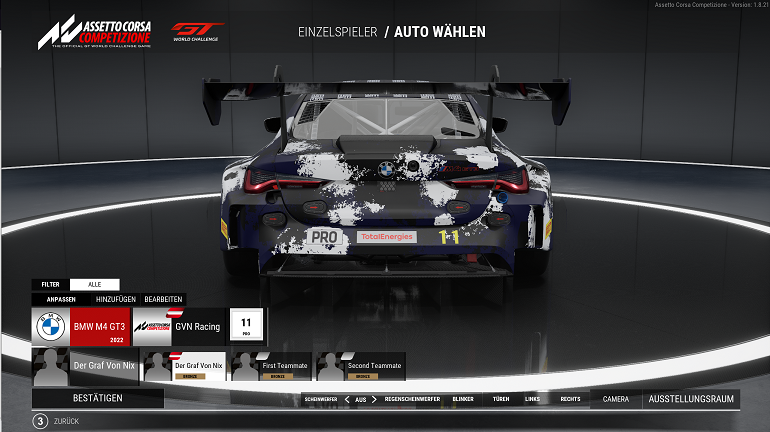Pick the First Teammate driver card

(270, 367)
